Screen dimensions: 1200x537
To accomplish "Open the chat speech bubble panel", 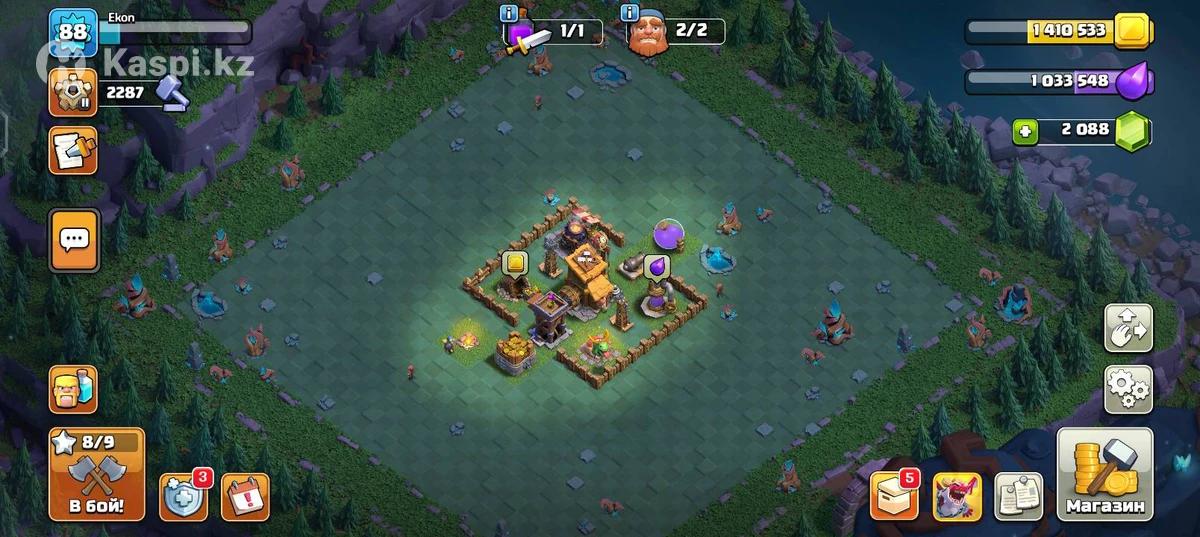I will click(74, 239).
